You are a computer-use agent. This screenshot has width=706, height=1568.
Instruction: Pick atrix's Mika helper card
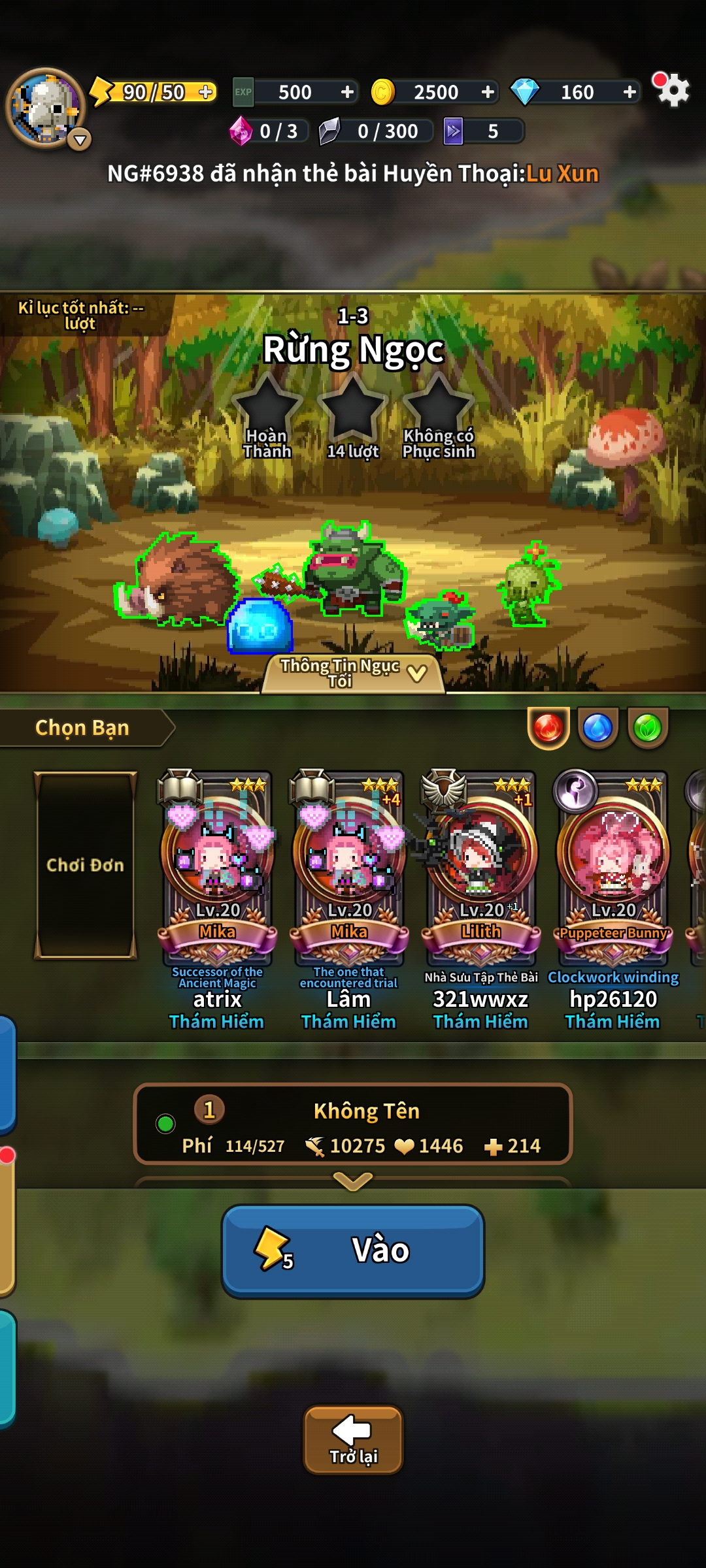coord(217,869)
